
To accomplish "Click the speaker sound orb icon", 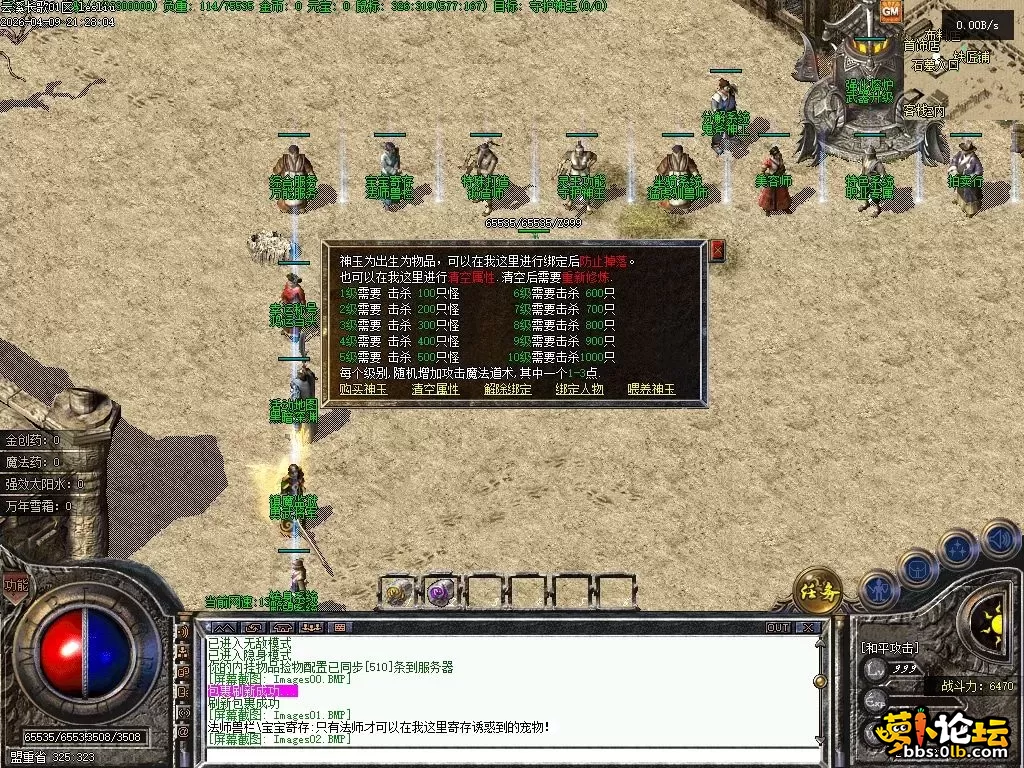I will click(x=999, y=540).
